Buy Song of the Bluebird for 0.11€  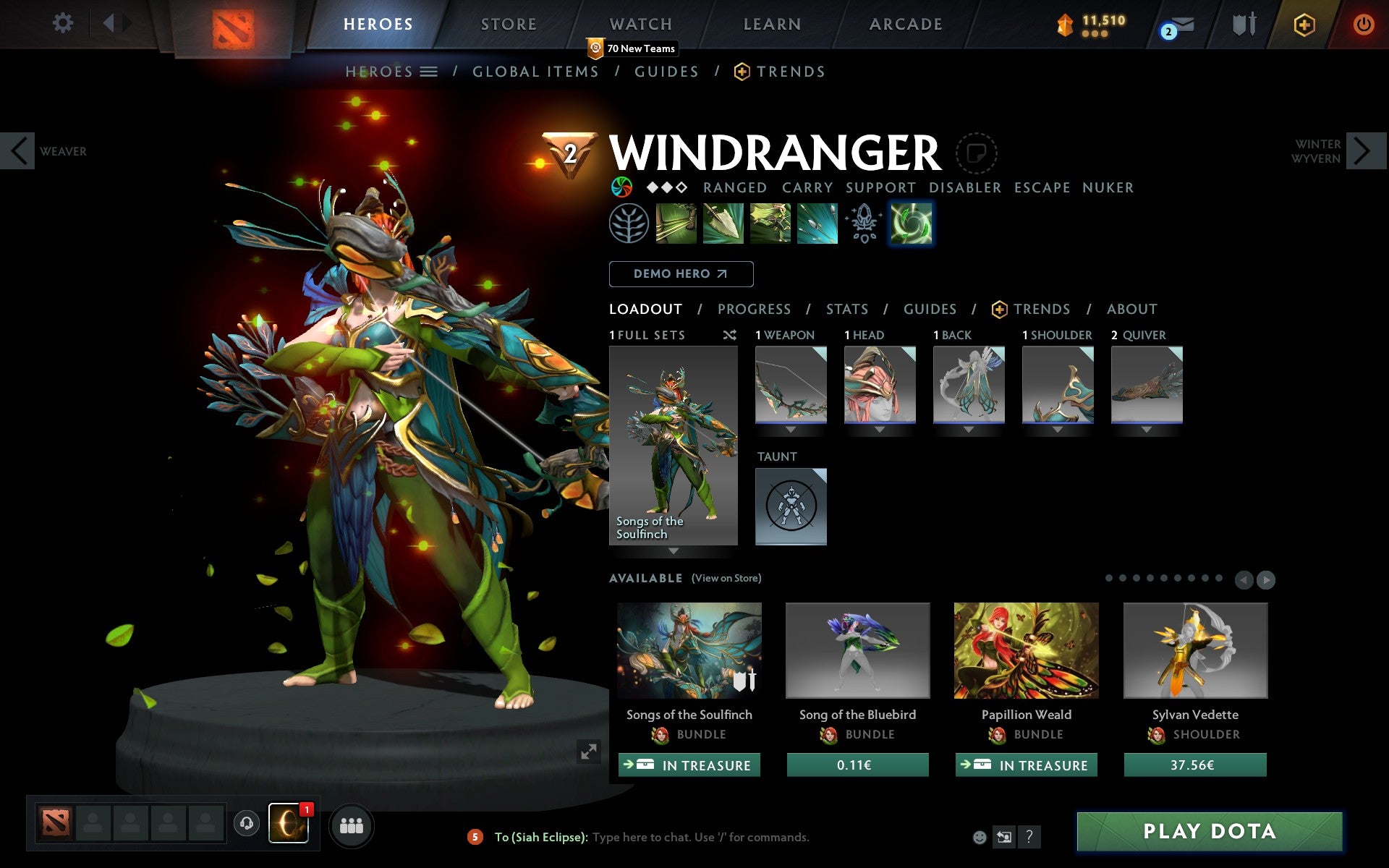[x=857, y=765]
